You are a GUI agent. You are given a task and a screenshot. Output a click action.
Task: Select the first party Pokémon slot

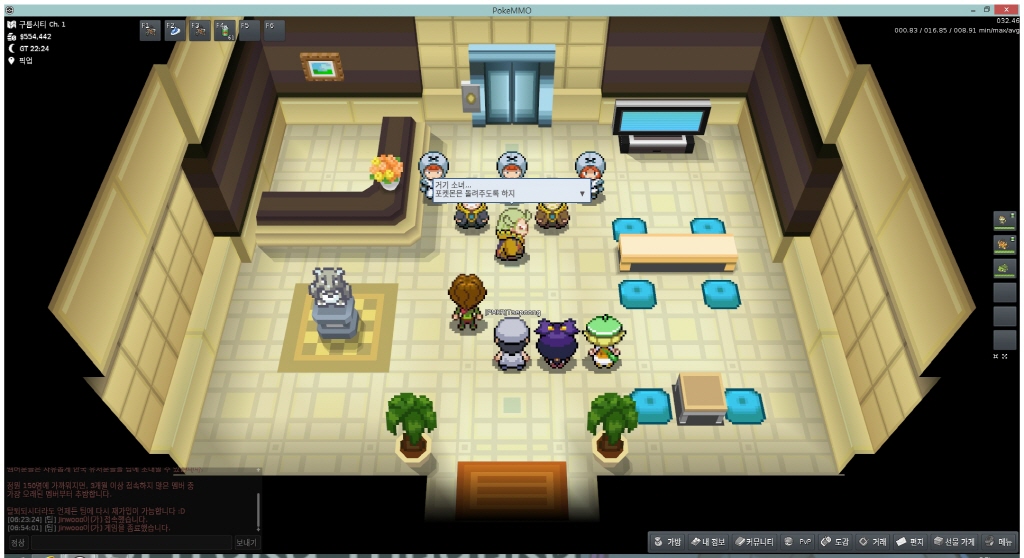1004,220
